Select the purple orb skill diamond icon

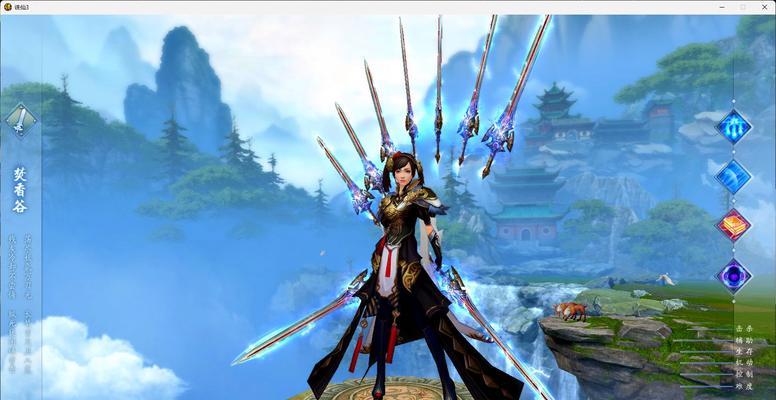point(733,274)
